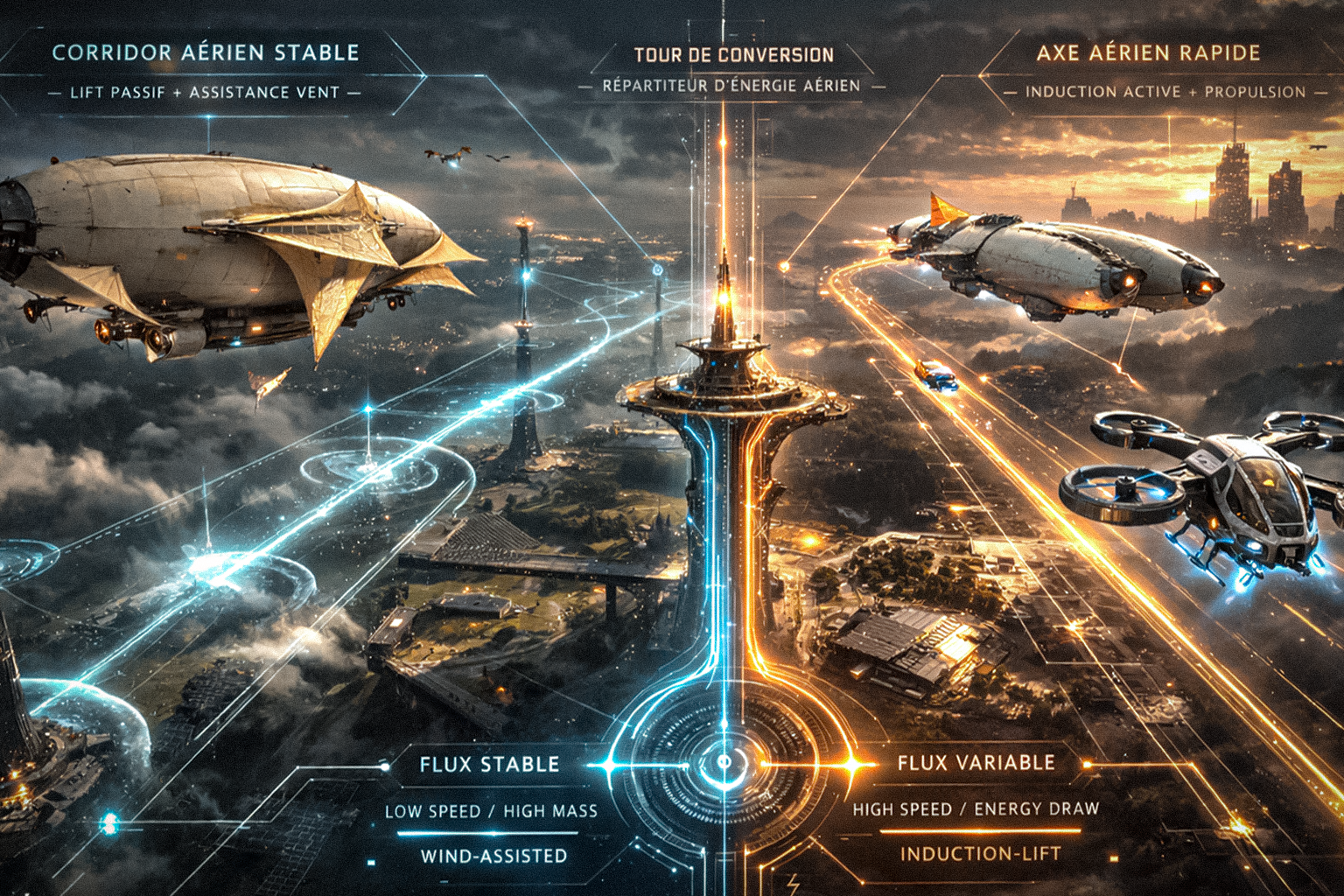This screenshot has width=1344, height=896.
Task: Choose the High Speed / Energy Draw line
Action: click(976, 808)
